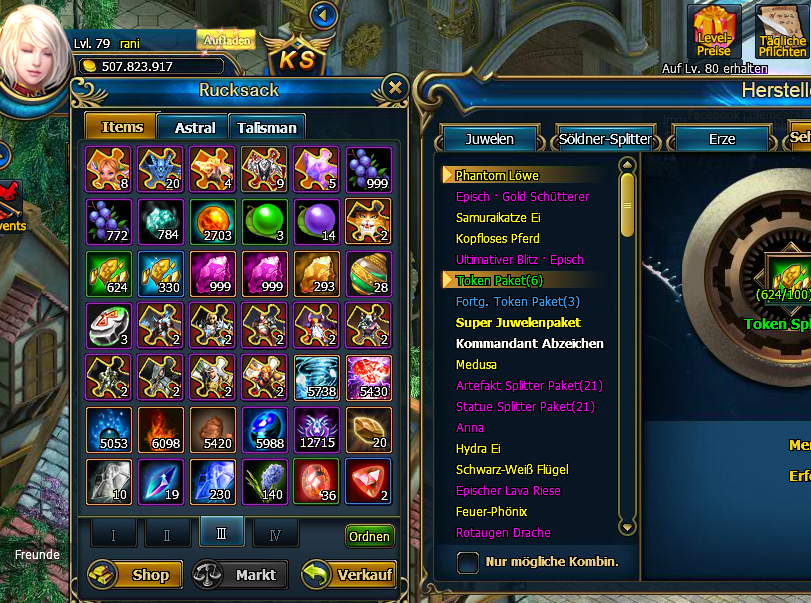811x603 pixels.
Task: Open the Talisman tab
Action: pyautogui.click(x=267, y=127)
